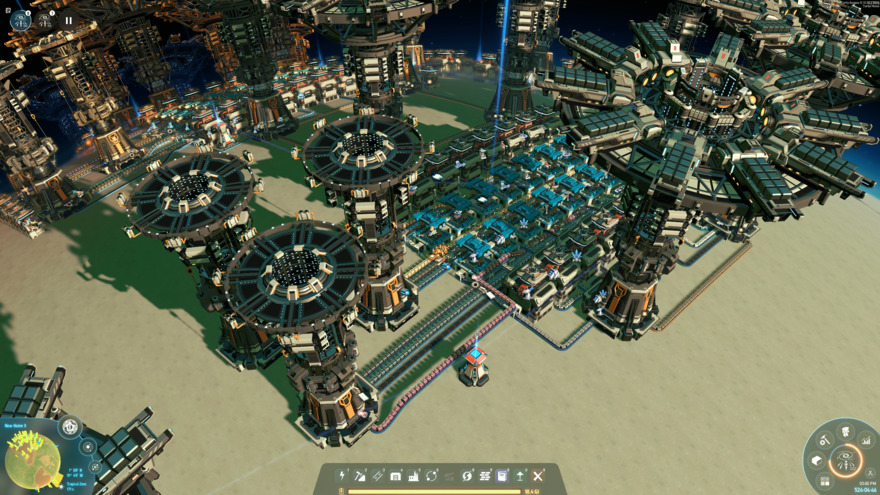The width and height of the screenshot is (880, 495).
Task: Activate the dismantle X tool
Action: (538, 476)
